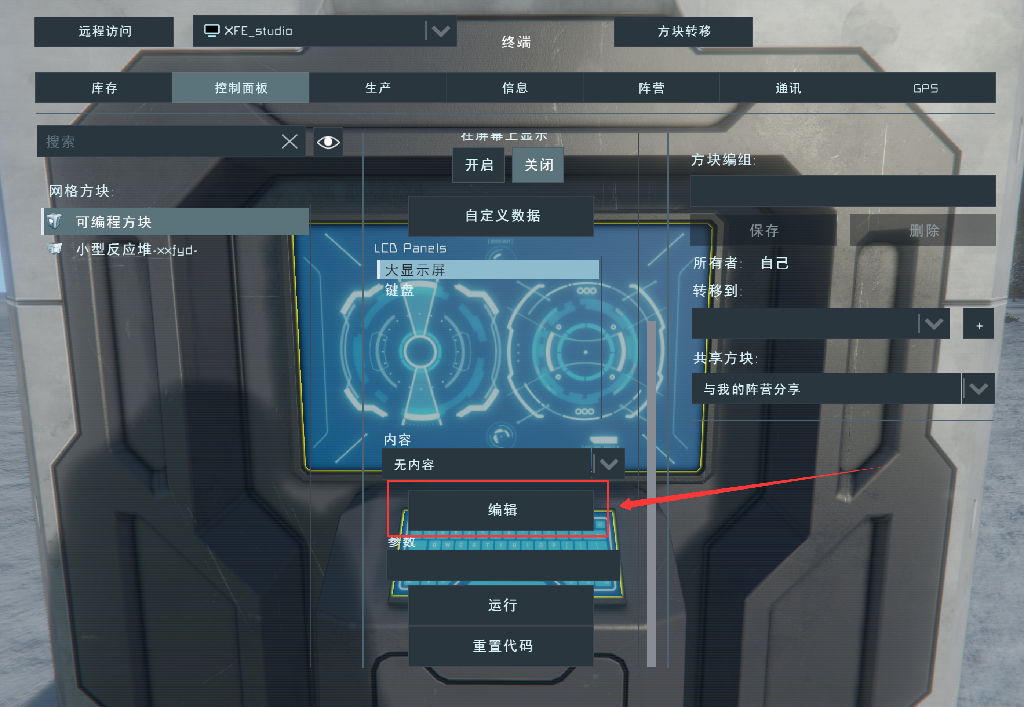Open the 远程访问 remote access button

point(105,31)
